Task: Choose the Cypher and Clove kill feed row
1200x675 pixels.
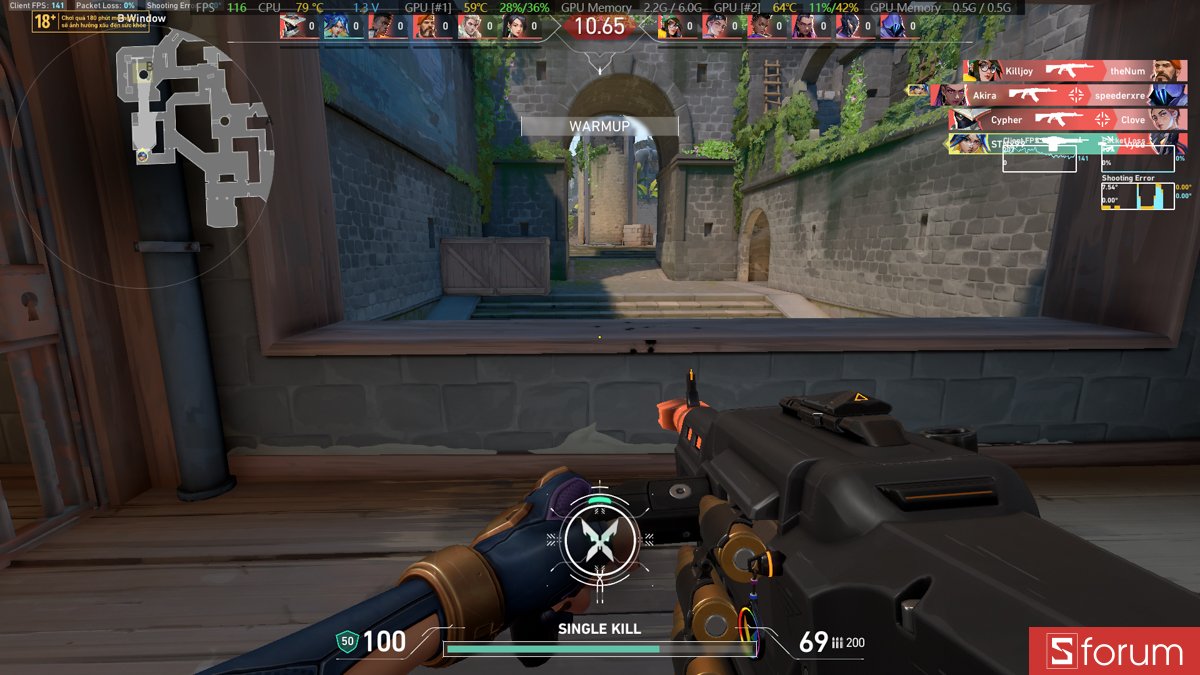Action: (x=1068, y=120)
